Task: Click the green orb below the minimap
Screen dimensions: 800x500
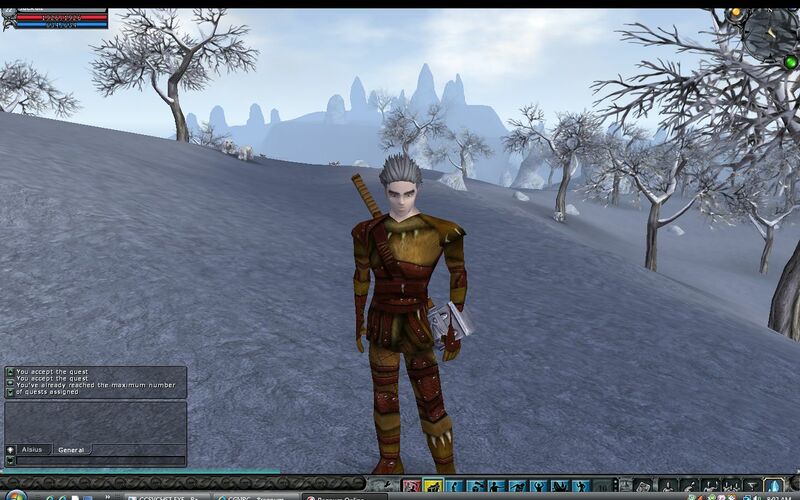Action: 791,61
